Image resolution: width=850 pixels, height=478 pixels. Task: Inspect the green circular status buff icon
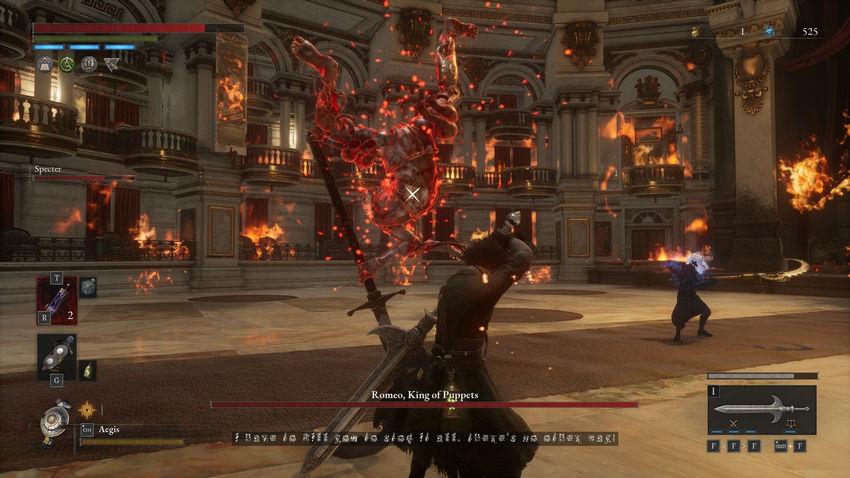[67, 64]
